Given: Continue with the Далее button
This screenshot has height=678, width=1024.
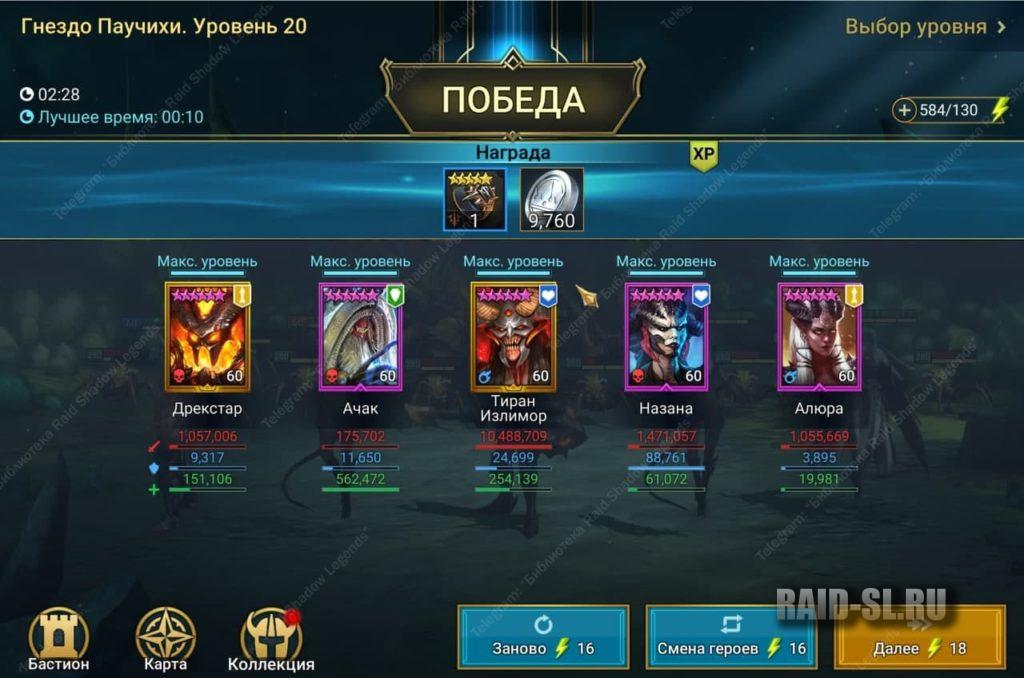Looking at the screenshot, I should (x=919, y=637).
